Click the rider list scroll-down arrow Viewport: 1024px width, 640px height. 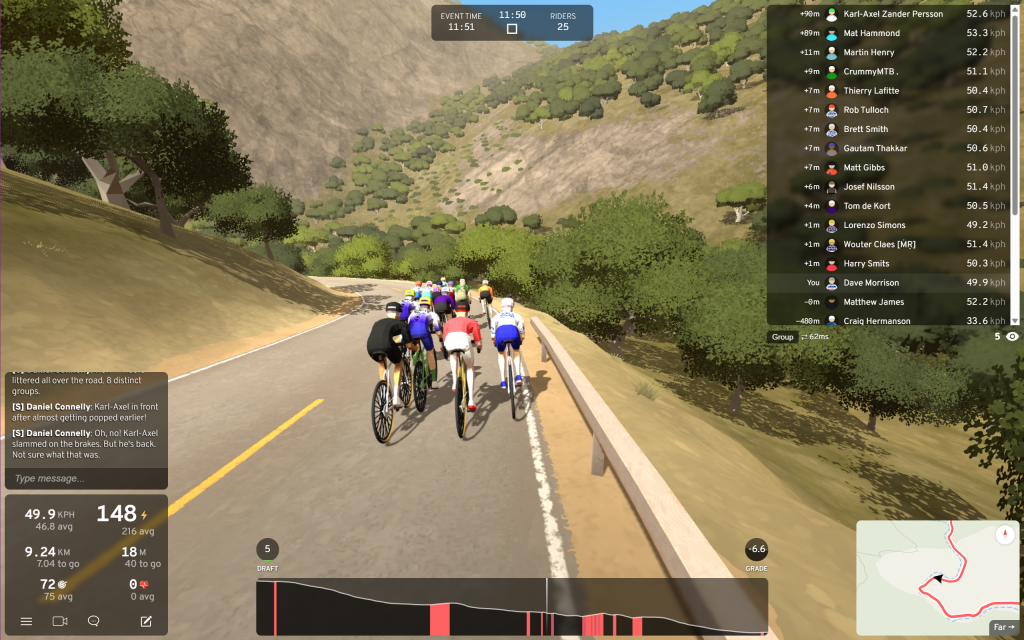1015,321
